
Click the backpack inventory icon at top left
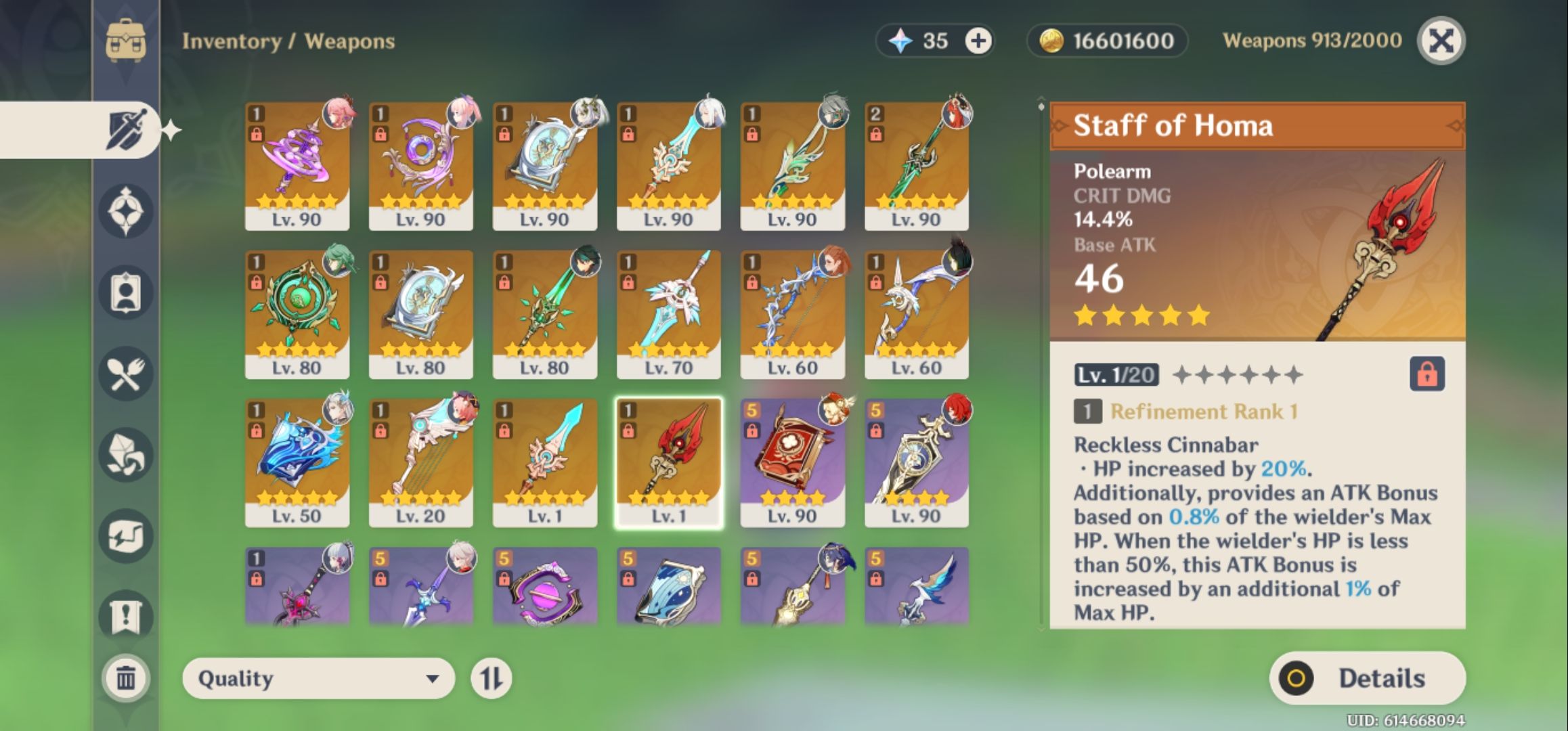127,41
